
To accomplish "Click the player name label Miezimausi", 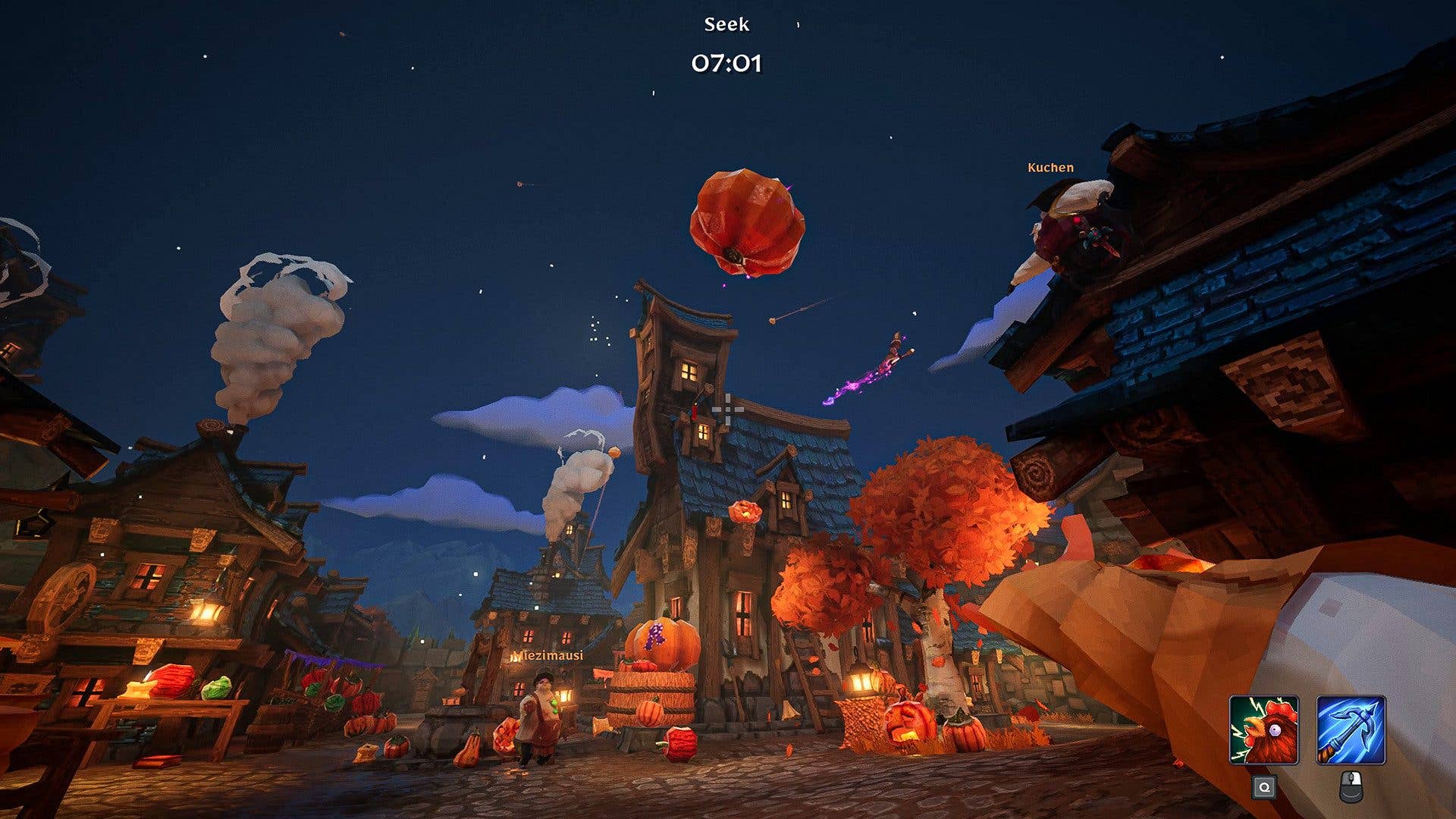I will (x=548, y=656).
